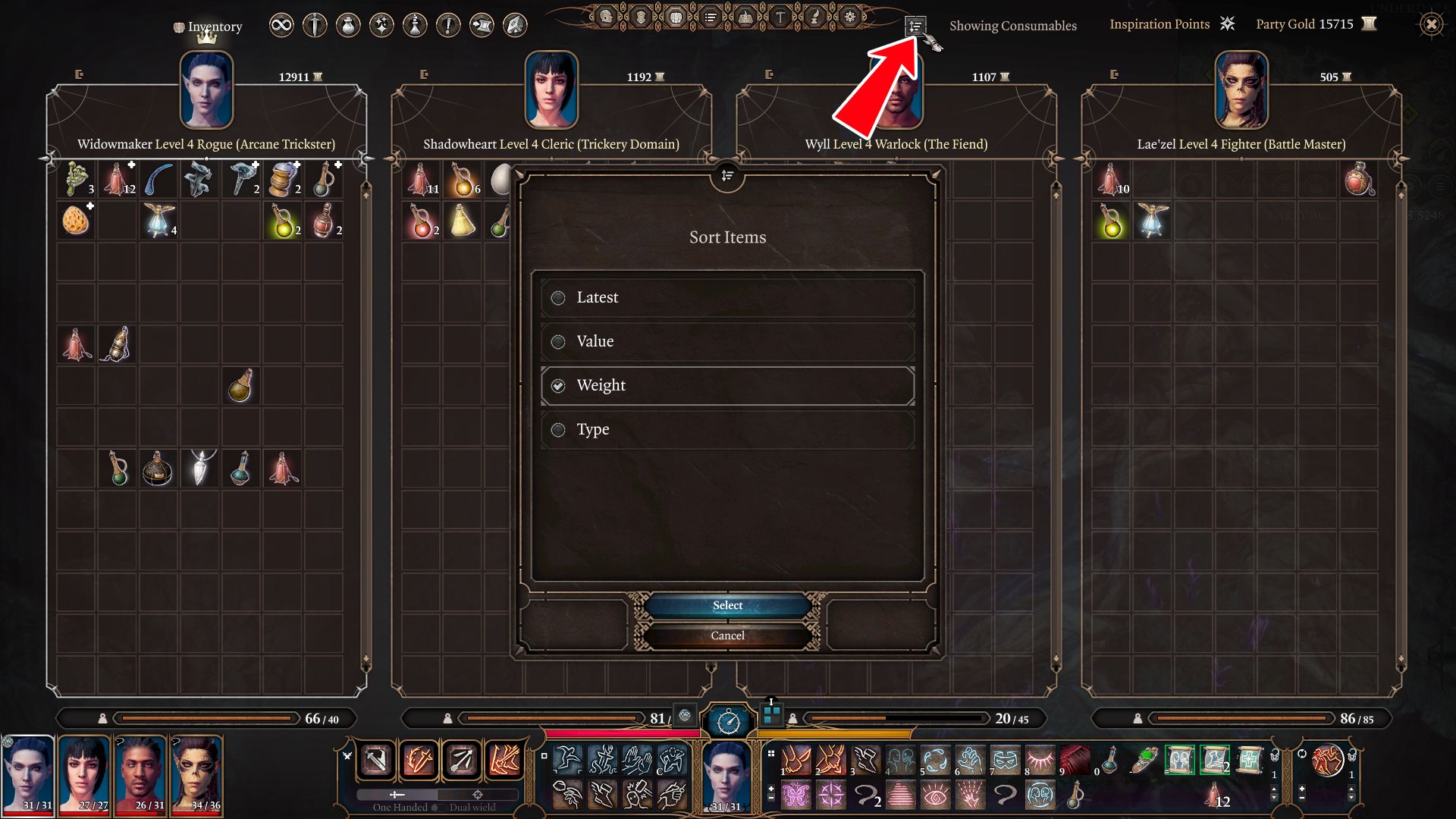Select the infinity show-all-items filter icon
The height and width of the screenshot is (819, 1456).
click(281, 25)
